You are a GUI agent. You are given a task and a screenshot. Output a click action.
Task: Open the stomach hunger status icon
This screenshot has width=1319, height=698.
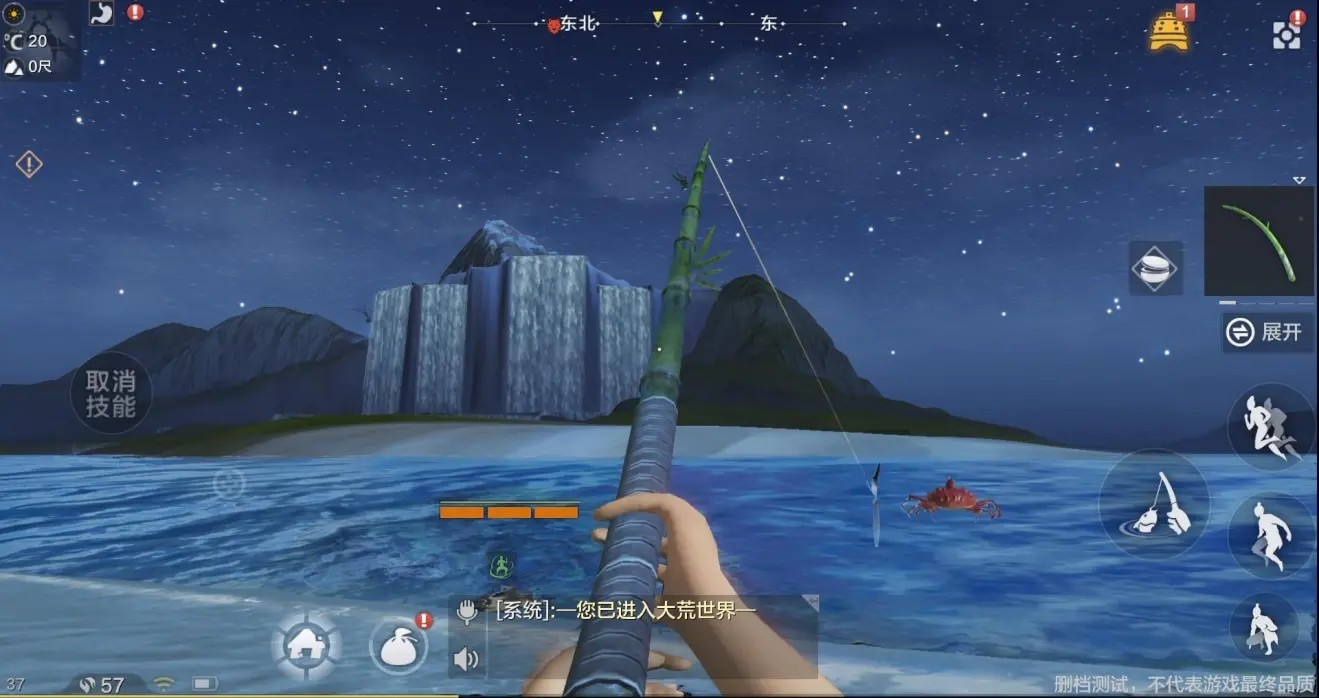click(102, 13)
